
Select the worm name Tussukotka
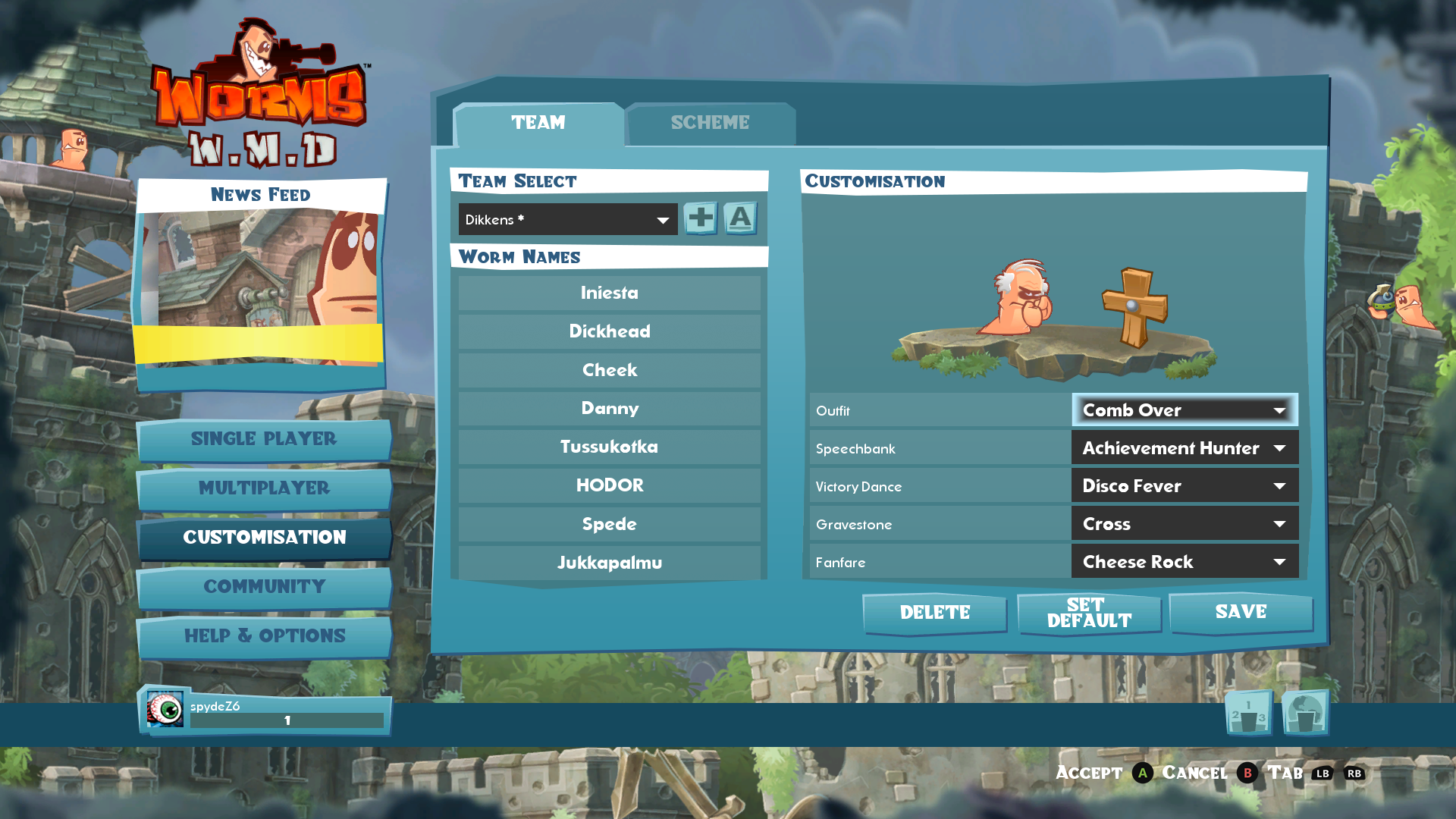click(x=609, y=447)
